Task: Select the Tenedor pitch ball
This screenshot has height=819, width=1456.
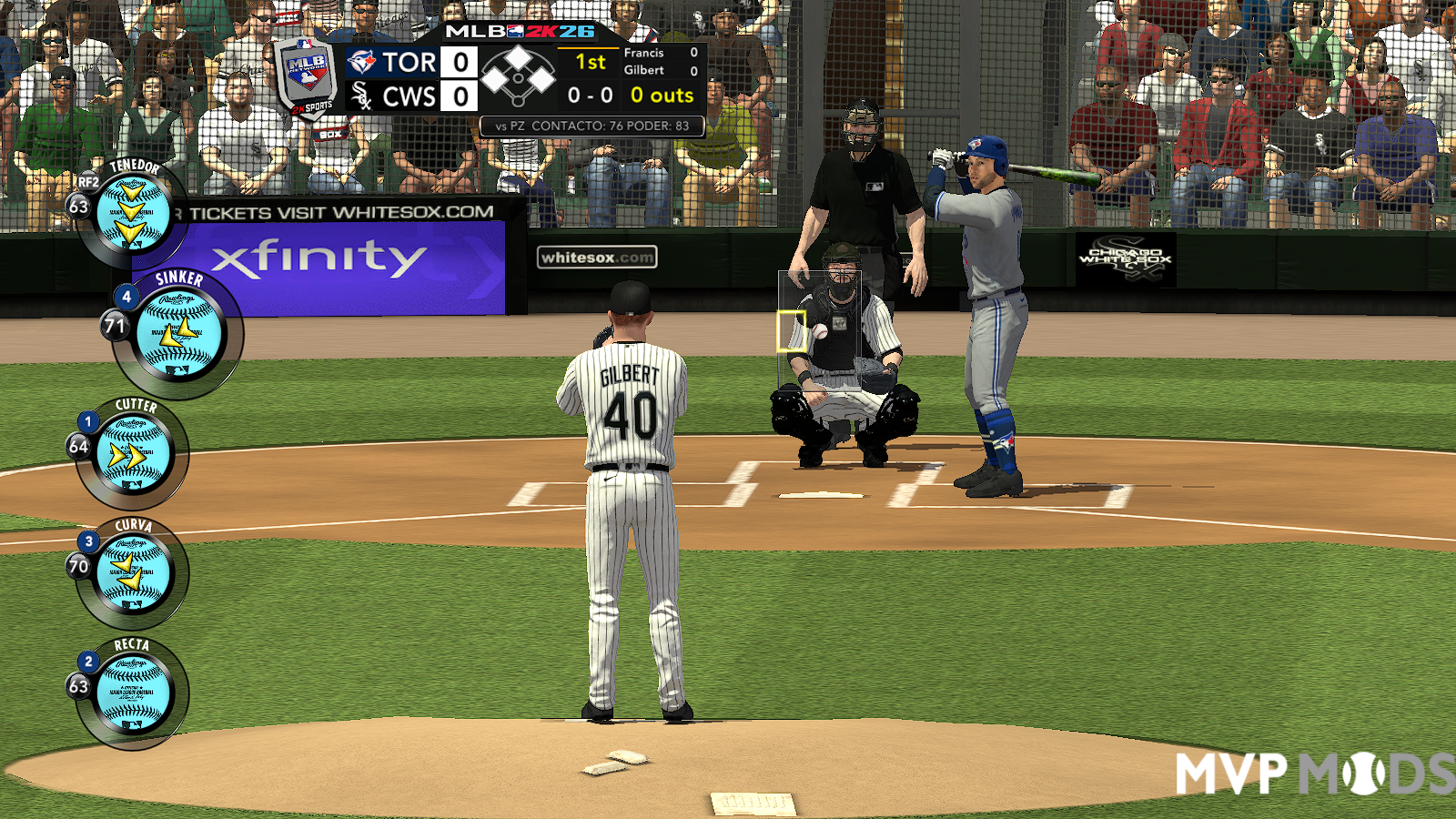Action: (x=133, y=215)
